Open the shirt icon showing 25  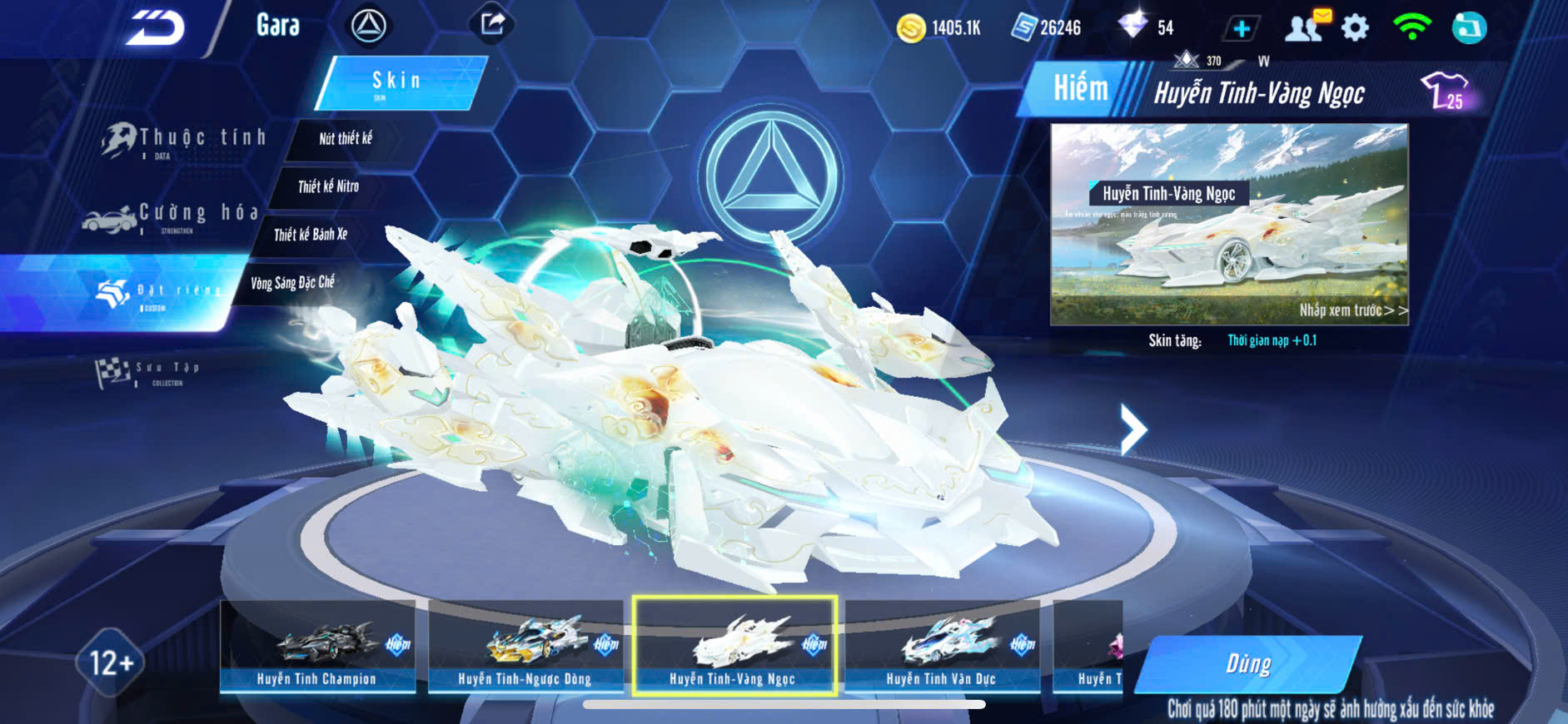[x=1443, y=90]
